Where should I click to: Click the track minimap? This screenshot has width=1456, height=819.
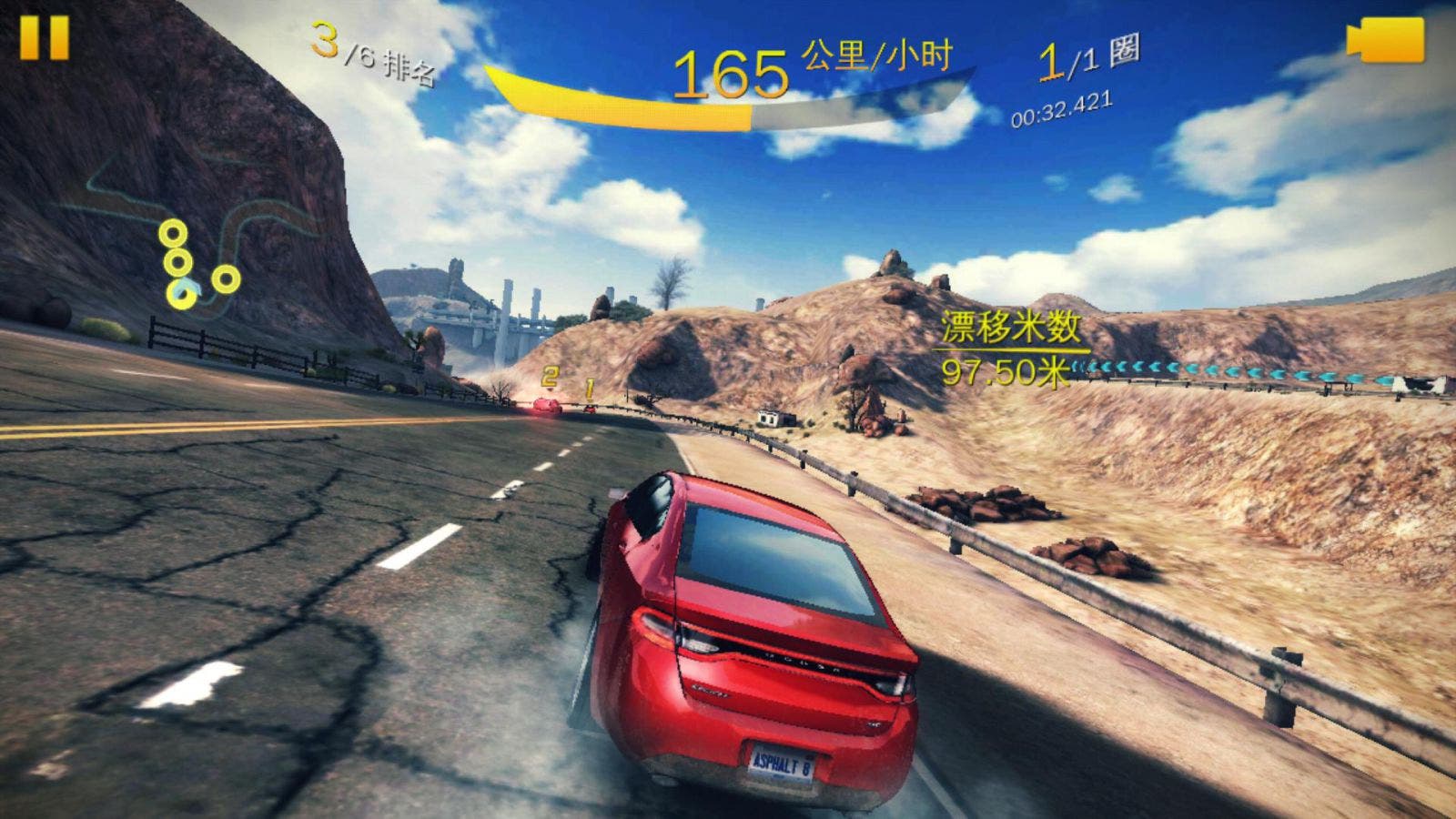[202, 238]
